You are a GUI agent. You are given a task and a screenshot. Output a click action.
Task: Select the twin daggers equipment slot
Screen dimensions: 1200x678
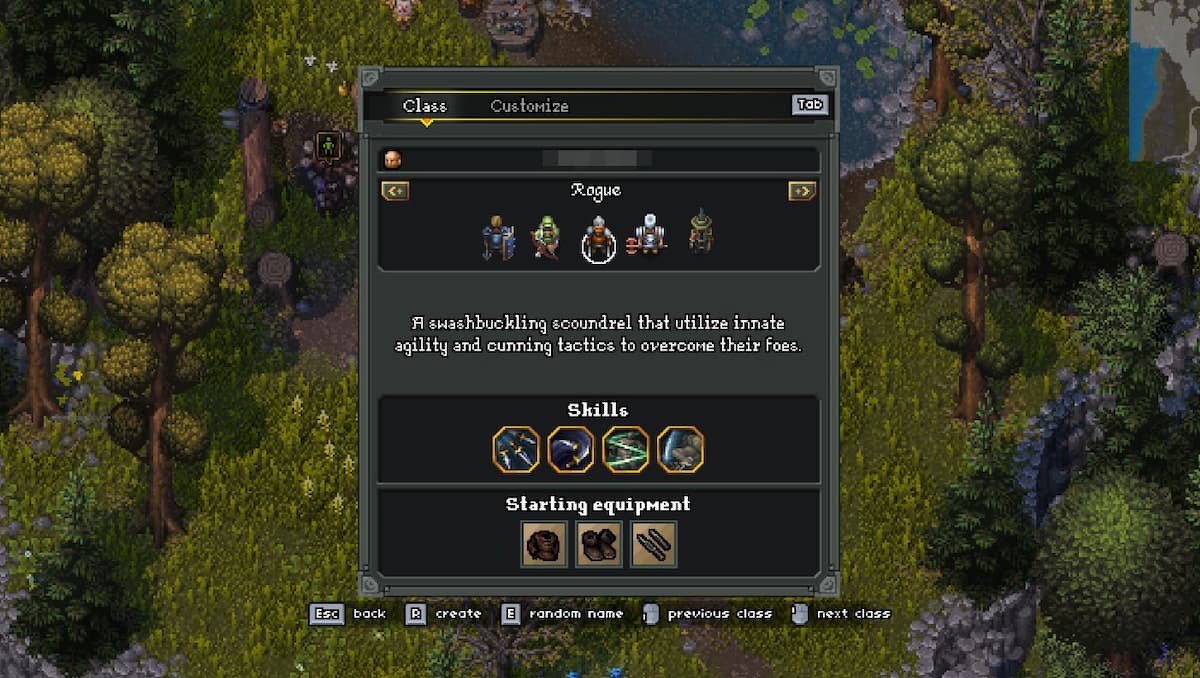point(653,543)
